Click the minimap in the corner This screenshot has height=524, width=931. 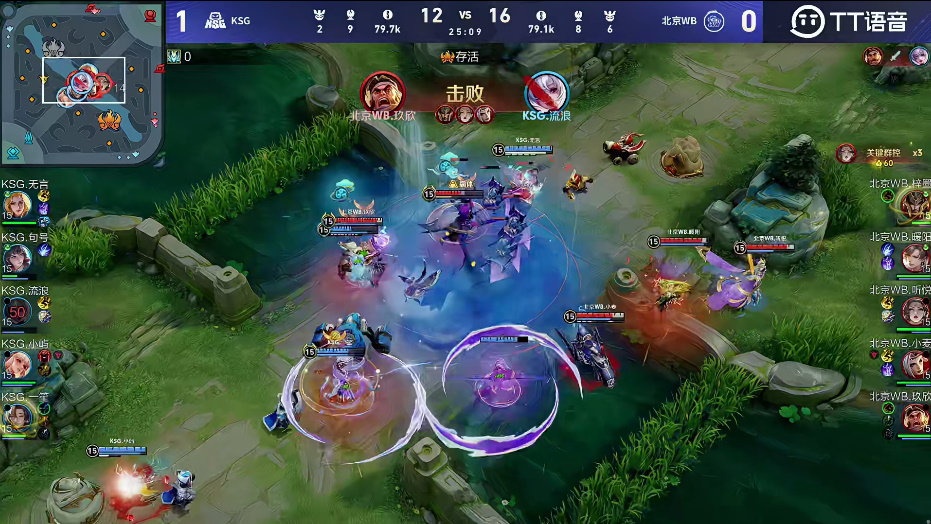point(82,82)
